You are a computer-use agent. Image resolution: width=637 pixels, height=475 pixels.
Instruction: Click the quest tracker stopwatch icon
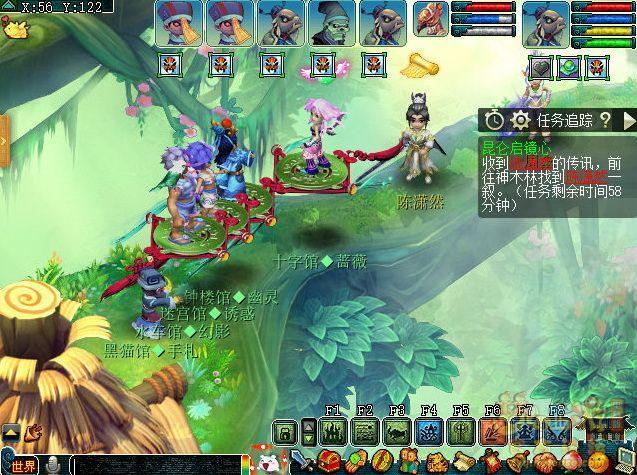coord(495,120)
